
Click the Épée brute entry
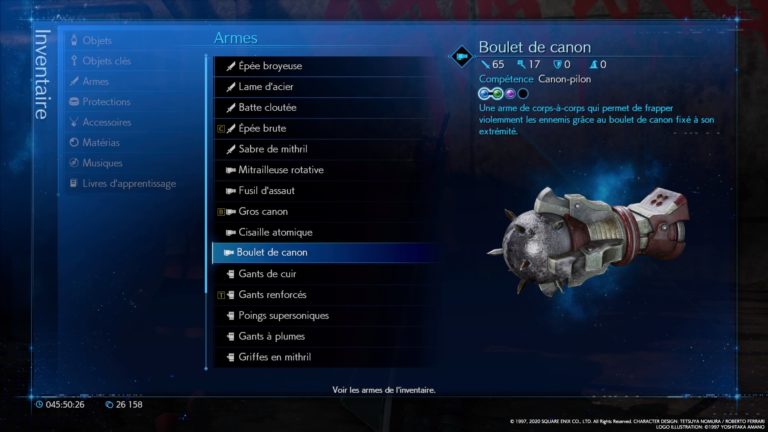point(265,129)
